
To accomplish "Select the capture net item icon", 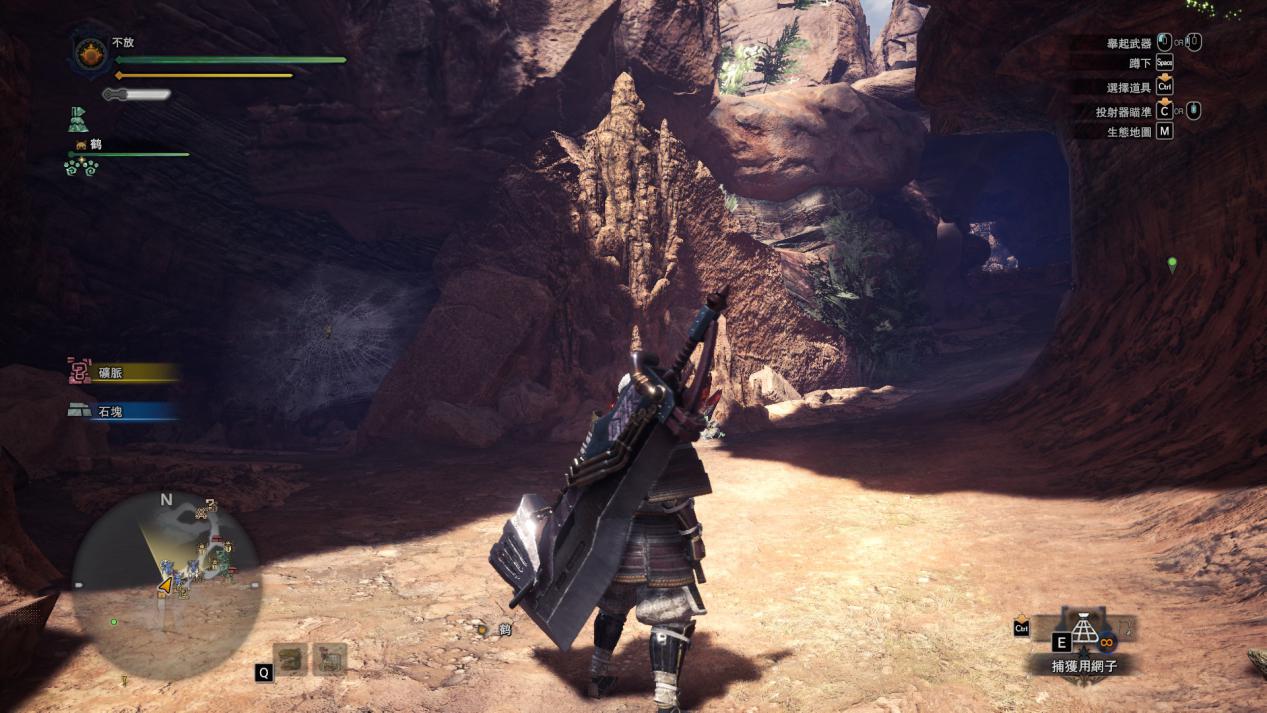I will 1085,630.
